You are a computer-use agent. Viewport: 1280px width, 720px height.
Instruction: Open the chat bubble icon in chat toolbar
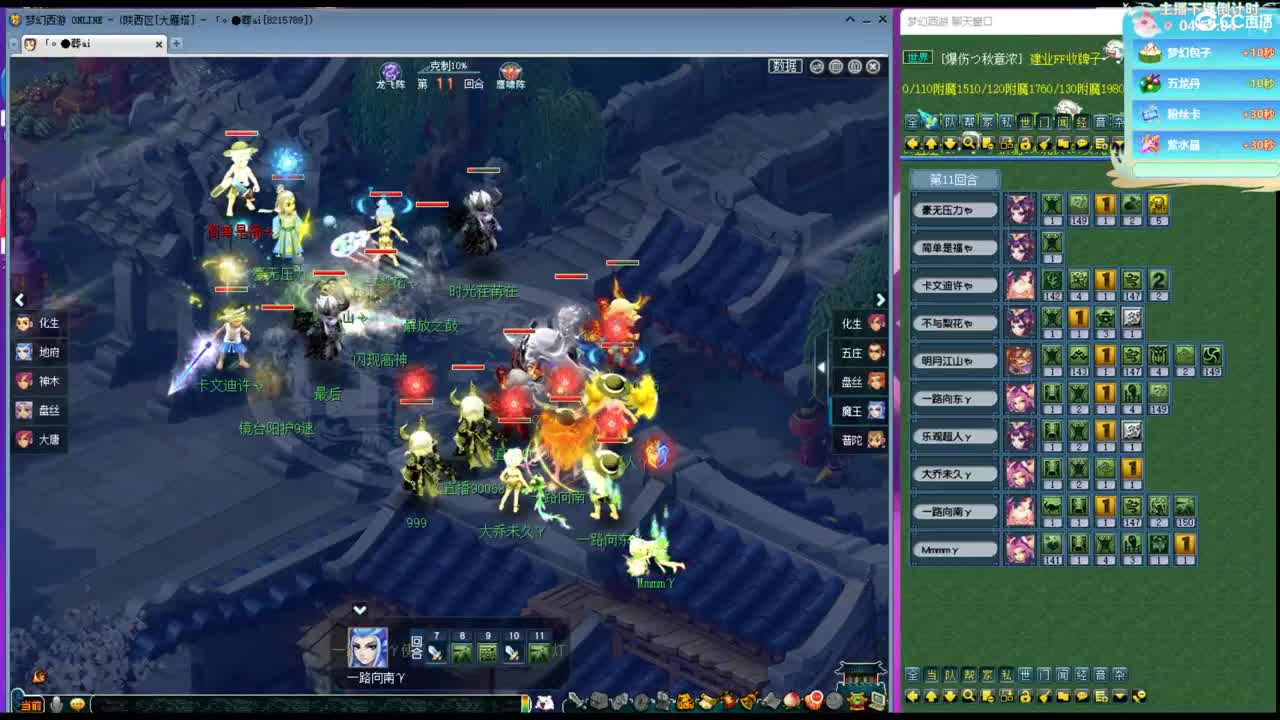(x=1081, y=144)
